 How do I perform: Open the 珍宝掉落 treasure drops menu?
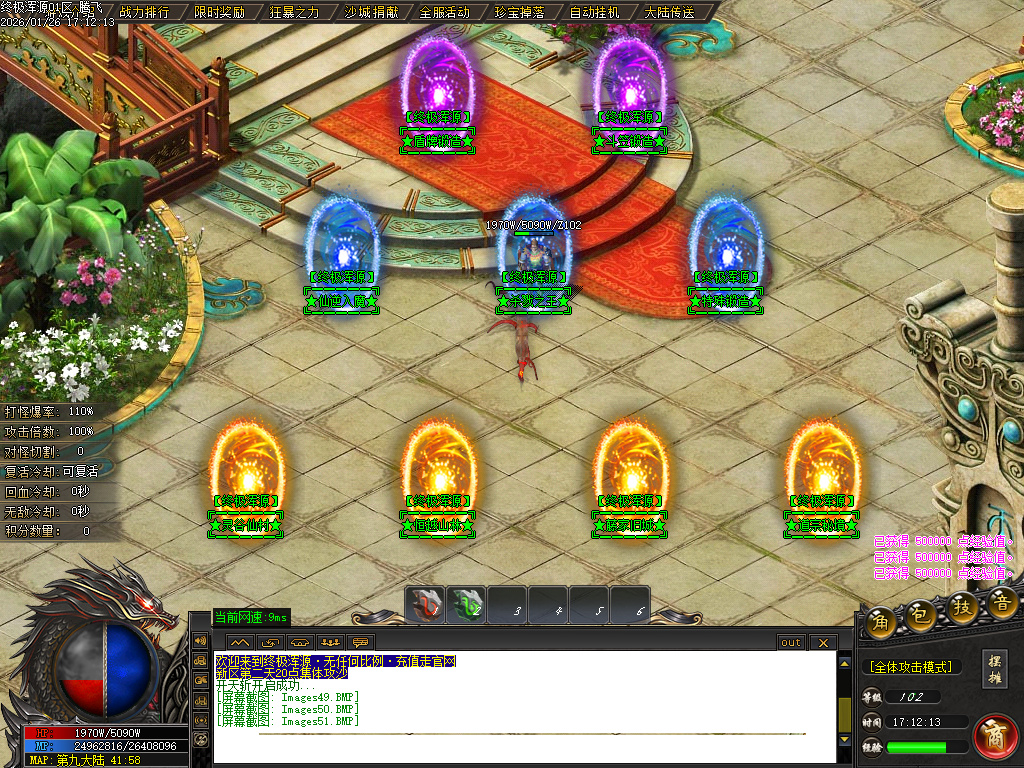tap(519, 12)
